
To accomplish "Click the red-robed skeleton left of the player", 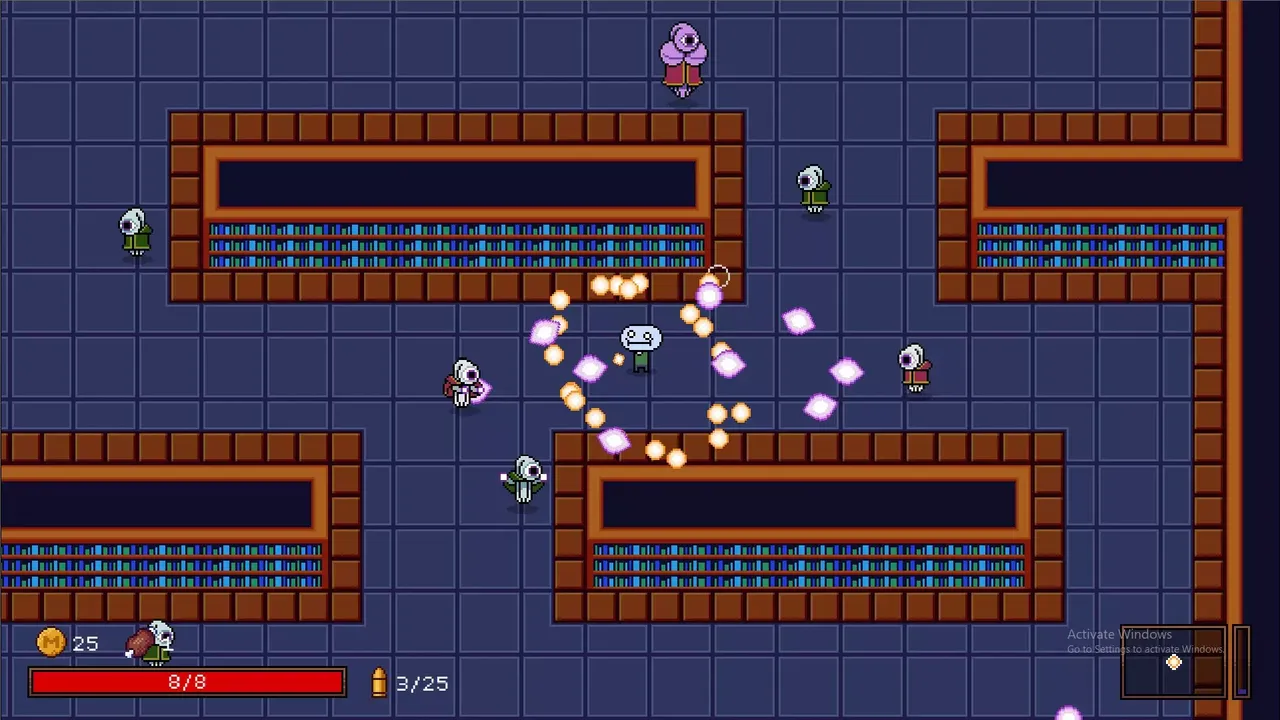I will 463,383.
